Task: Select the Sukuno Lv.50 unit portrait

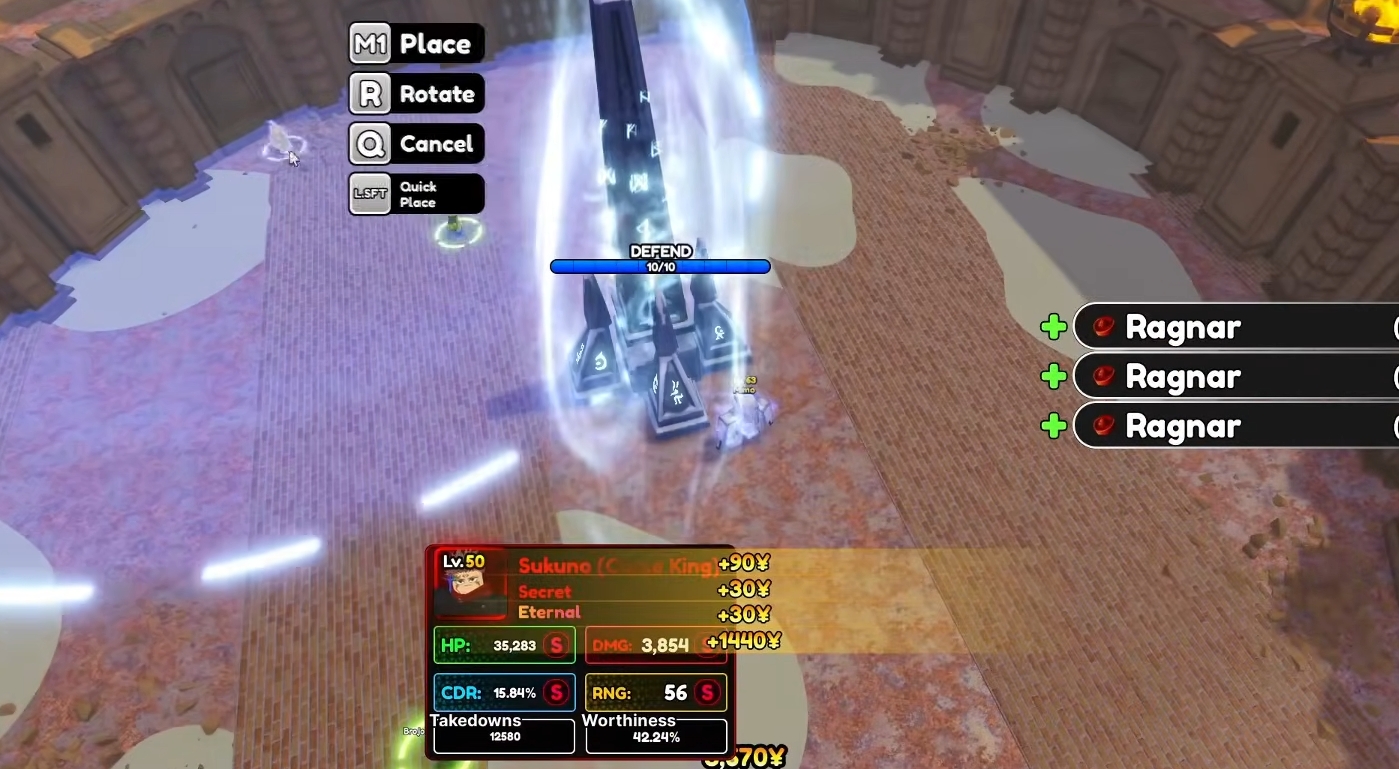Action: (x=470, y=586)
